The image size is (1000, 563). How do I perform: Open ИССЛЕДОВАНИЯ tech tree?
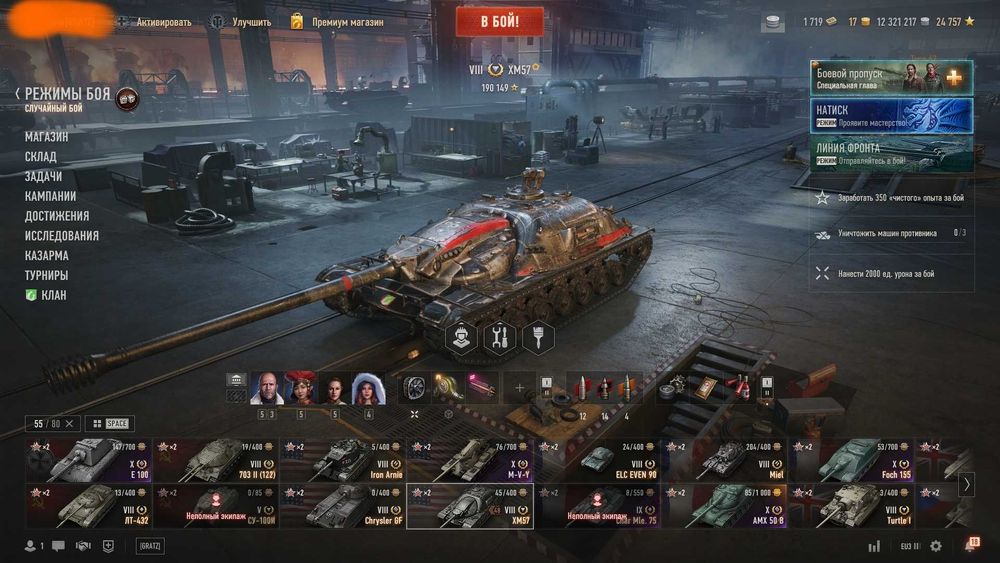coord(62,236)
